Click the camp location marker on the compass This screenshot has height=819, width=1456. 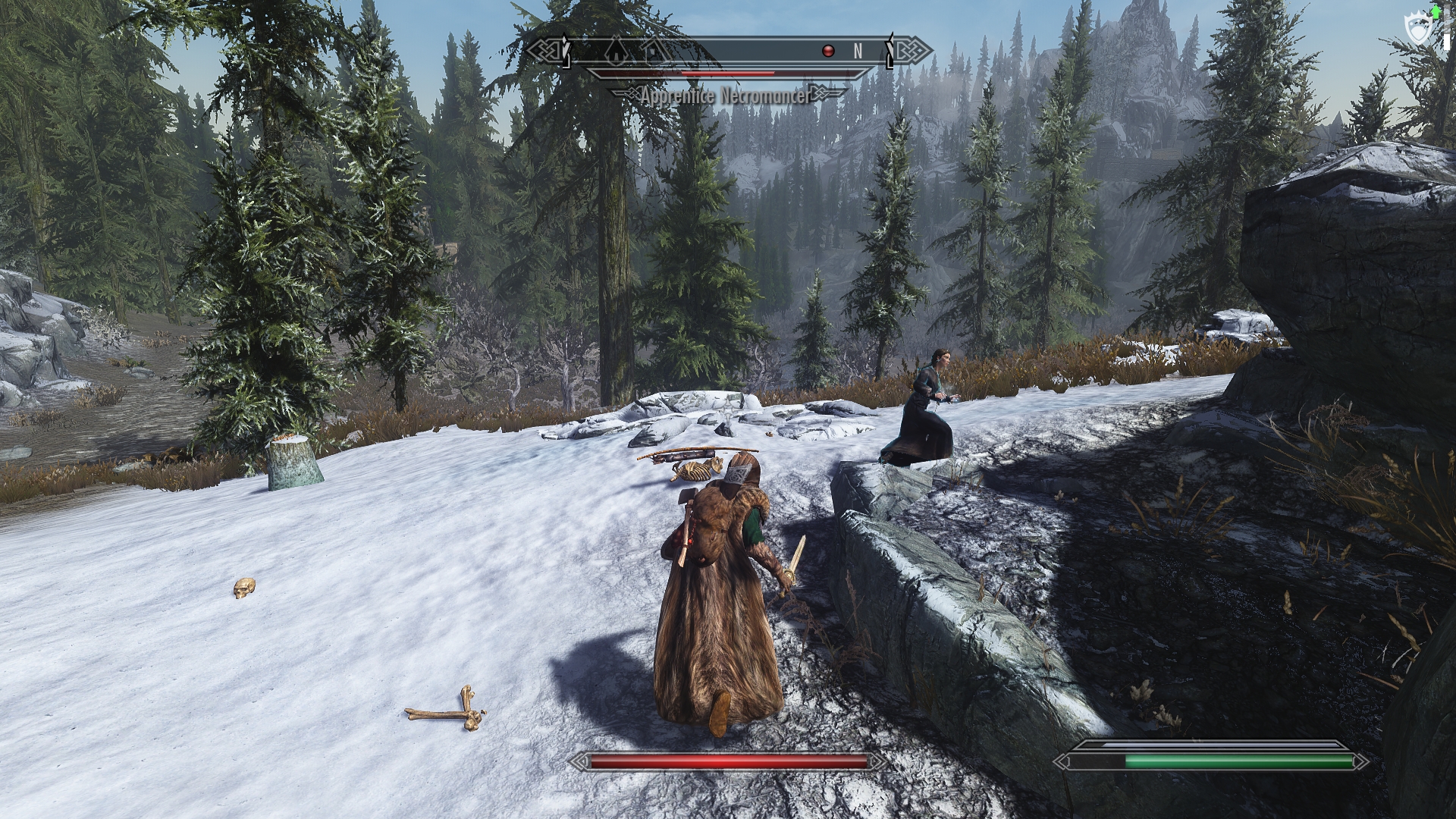click(617, 52)
